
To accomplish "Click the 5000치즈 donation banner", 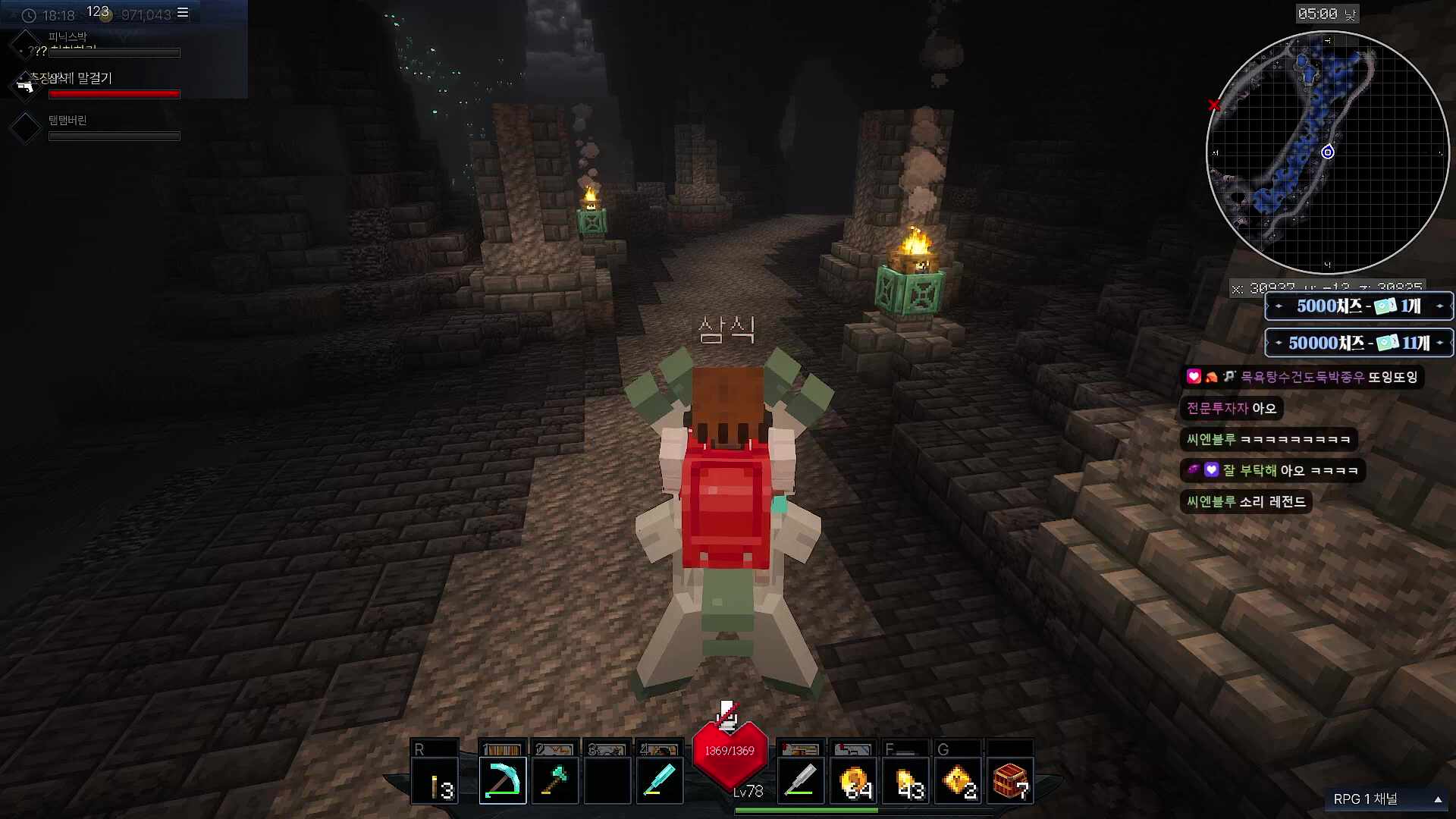I will click(x=1358, y=306).
